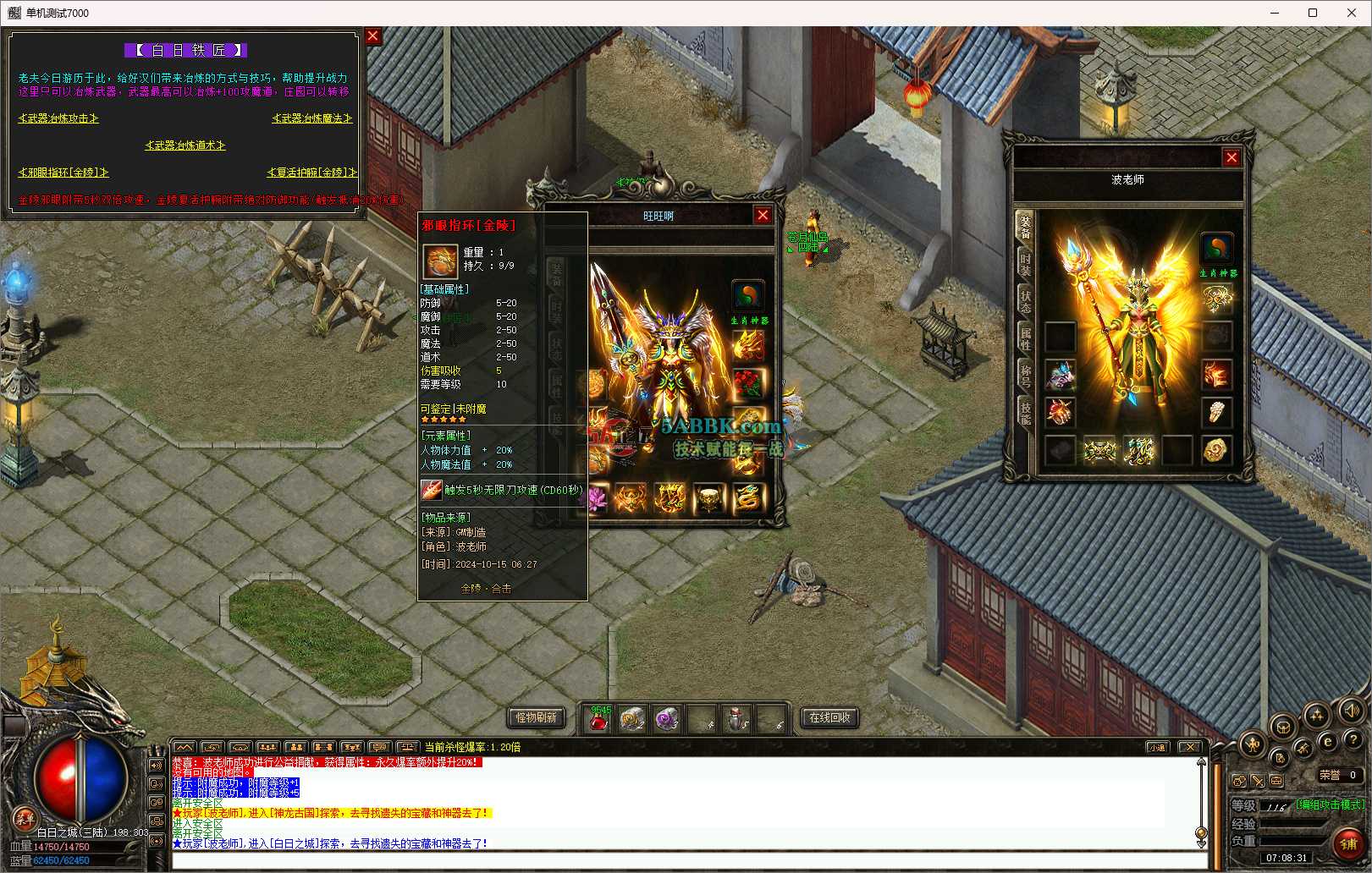The width and height of the screenshot is (1372, 873).
Task: Close the 旺旺啊 character panel
Action: click(763, 216)
